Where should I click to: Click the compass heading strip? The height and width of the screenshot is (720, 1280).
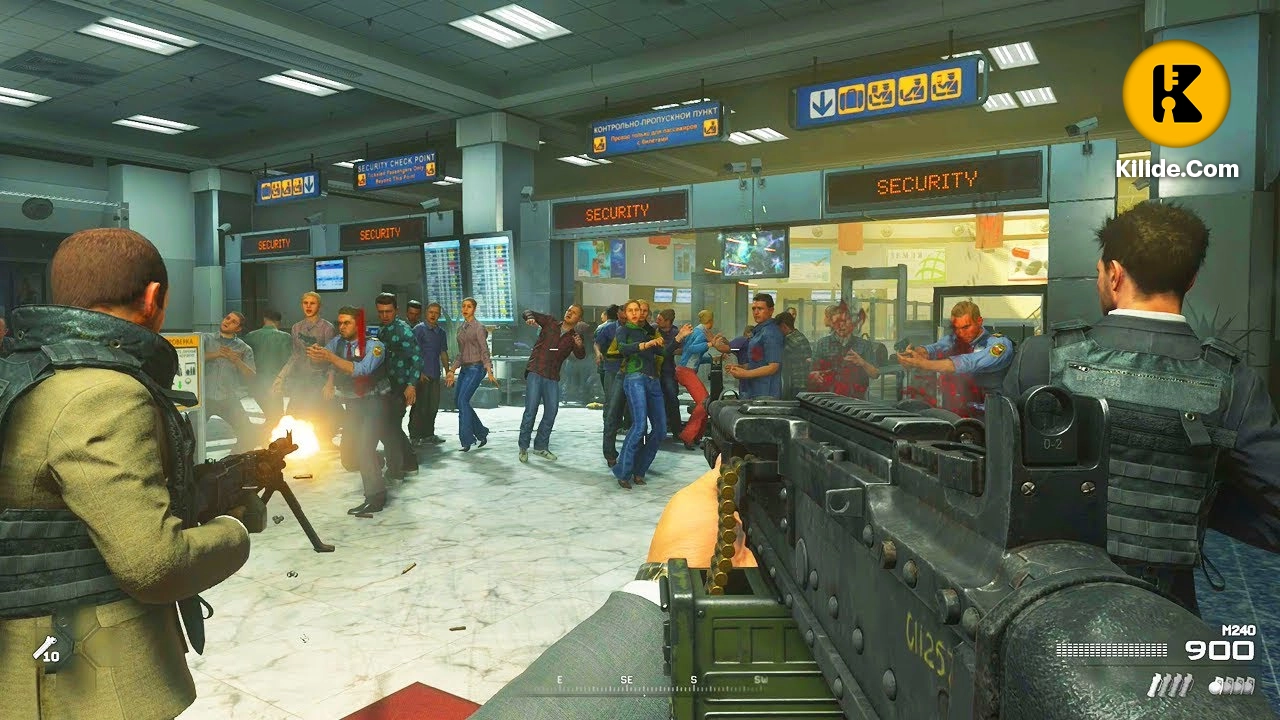(660, 684)
